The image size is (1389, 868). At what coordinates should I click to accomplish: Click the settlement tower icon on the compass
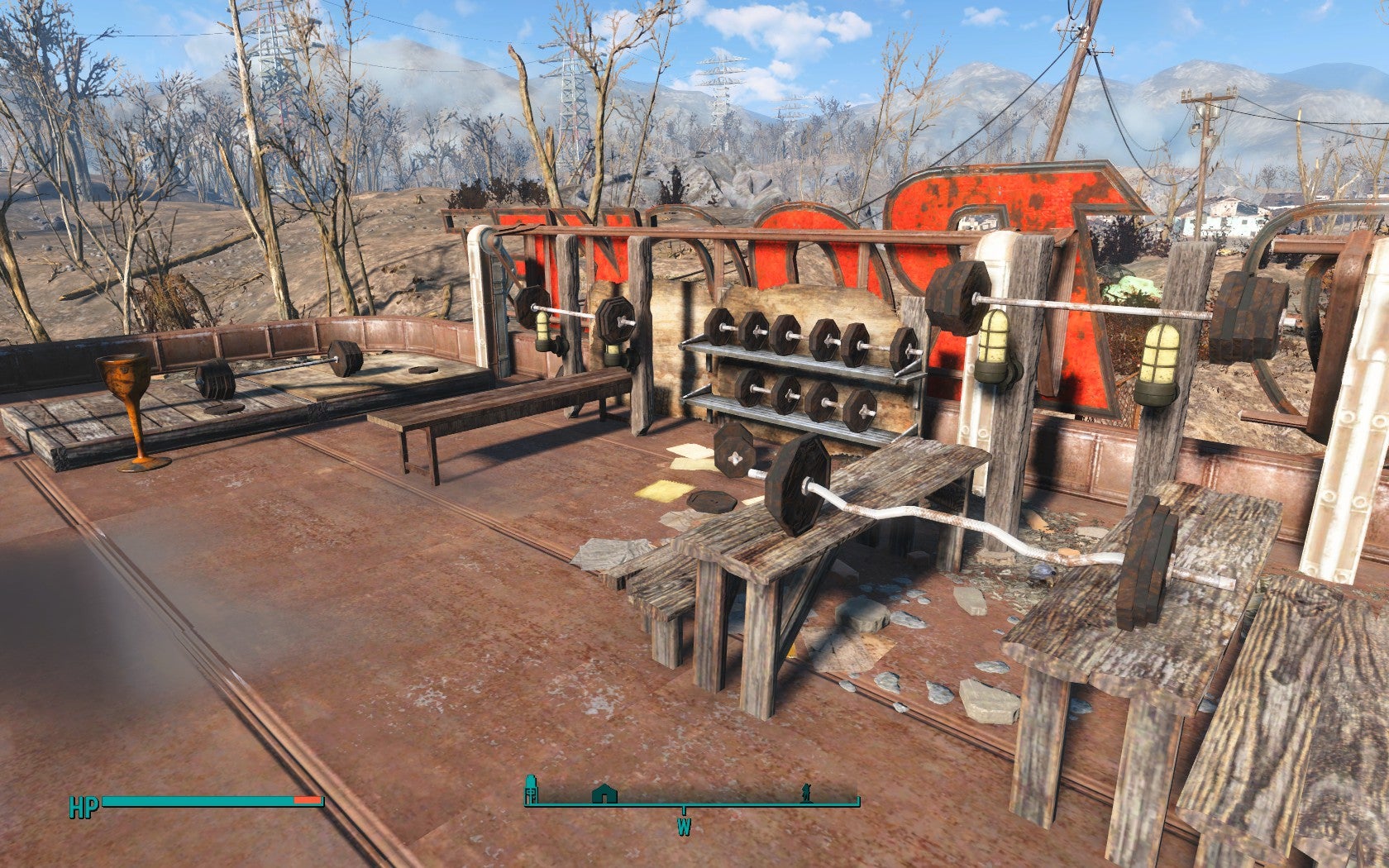[531, 790]
